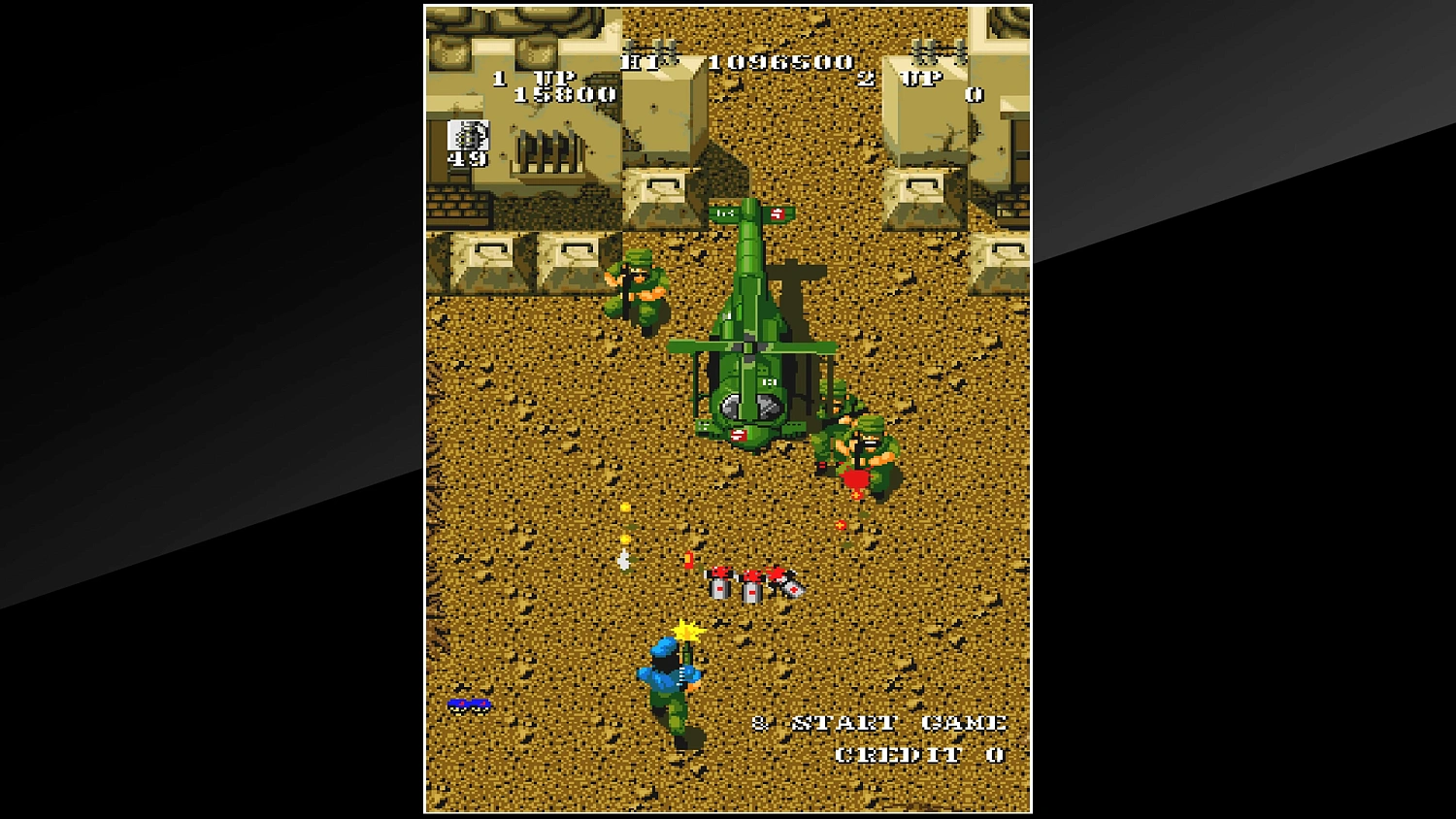Click the START GAME text
The image size is (1456, 819).
898,722
